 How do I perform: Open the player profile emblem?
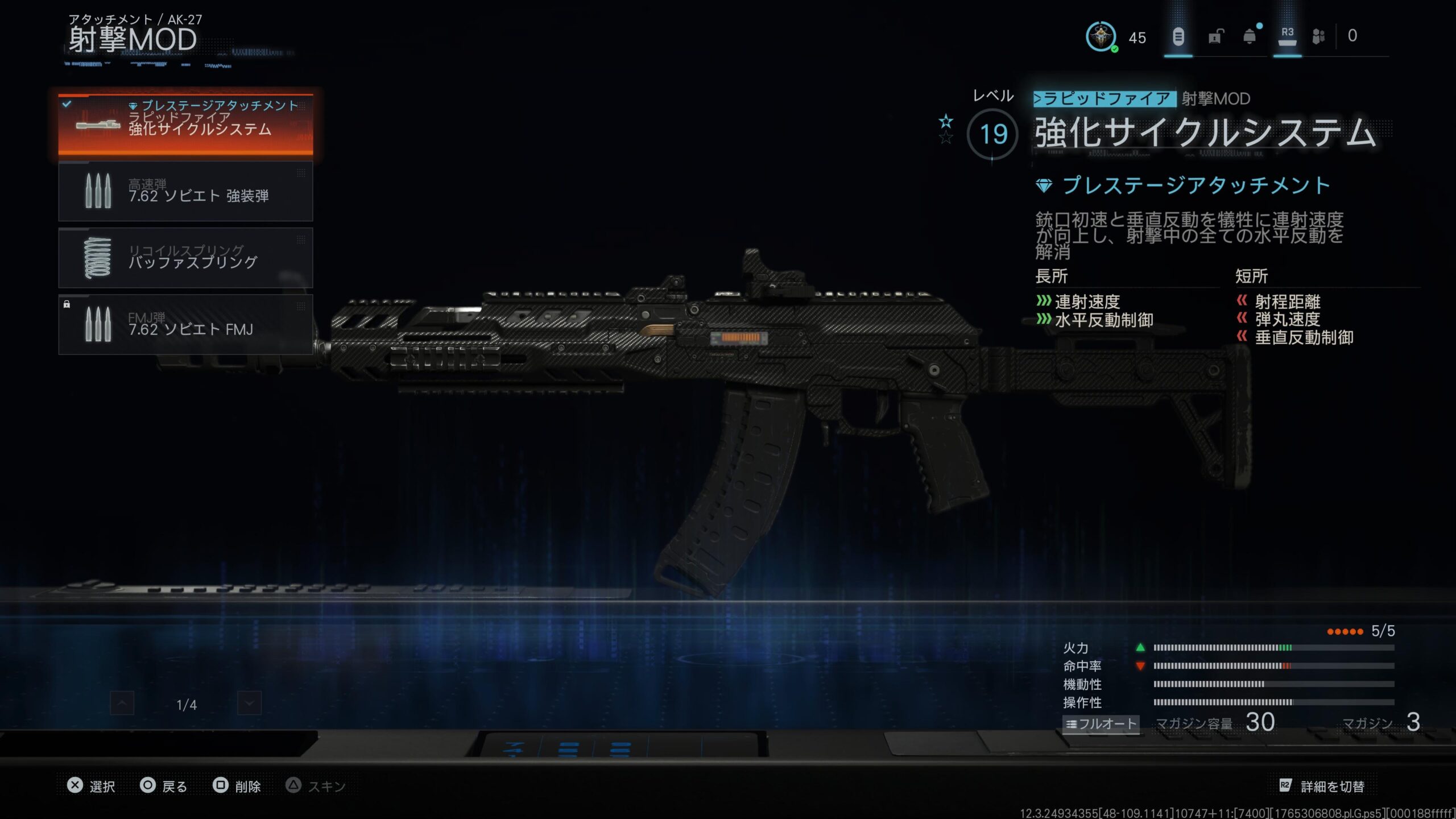[1101, 37]
